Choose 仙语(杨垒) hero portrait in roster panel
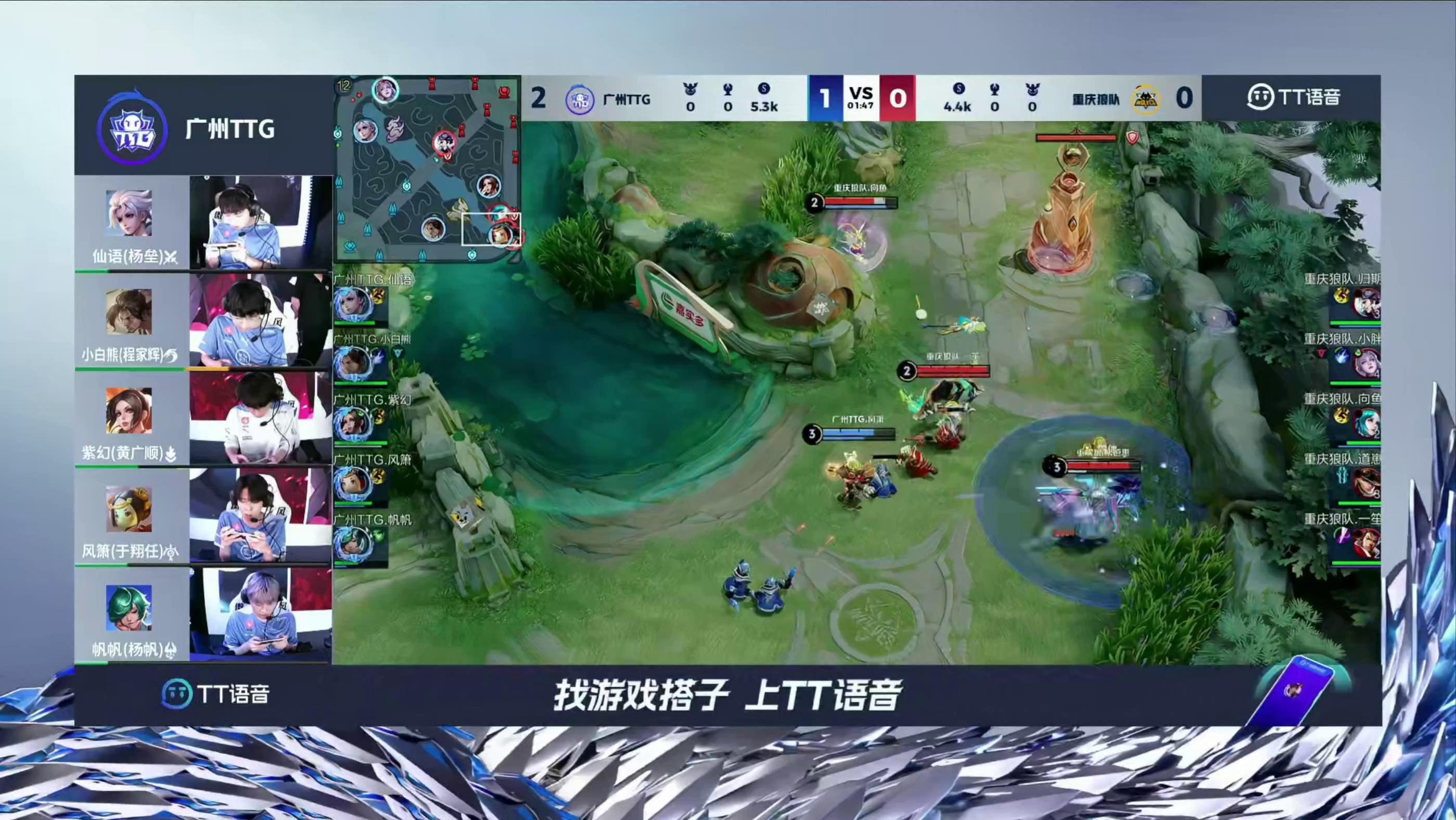 click(x=129, y=213)
